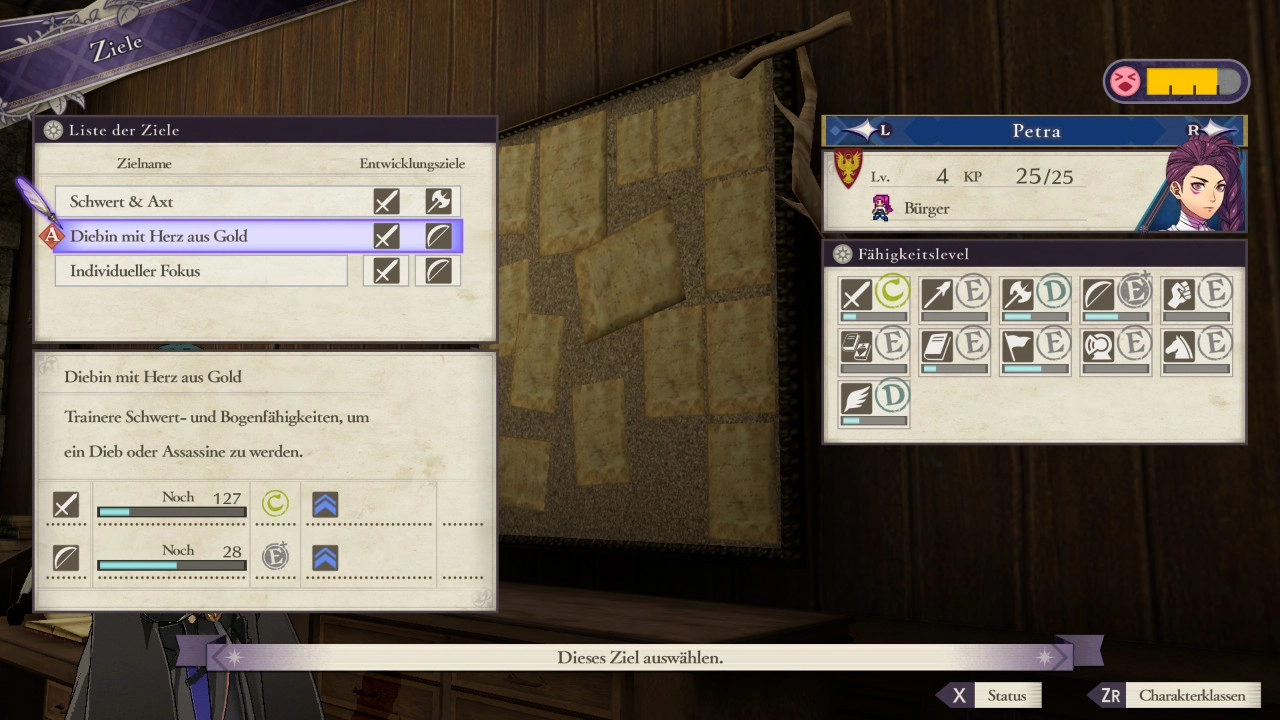Select the flying wing skill icon
Image resolution: width=1280 pixels, height=720 pixels.
[857, 399]
